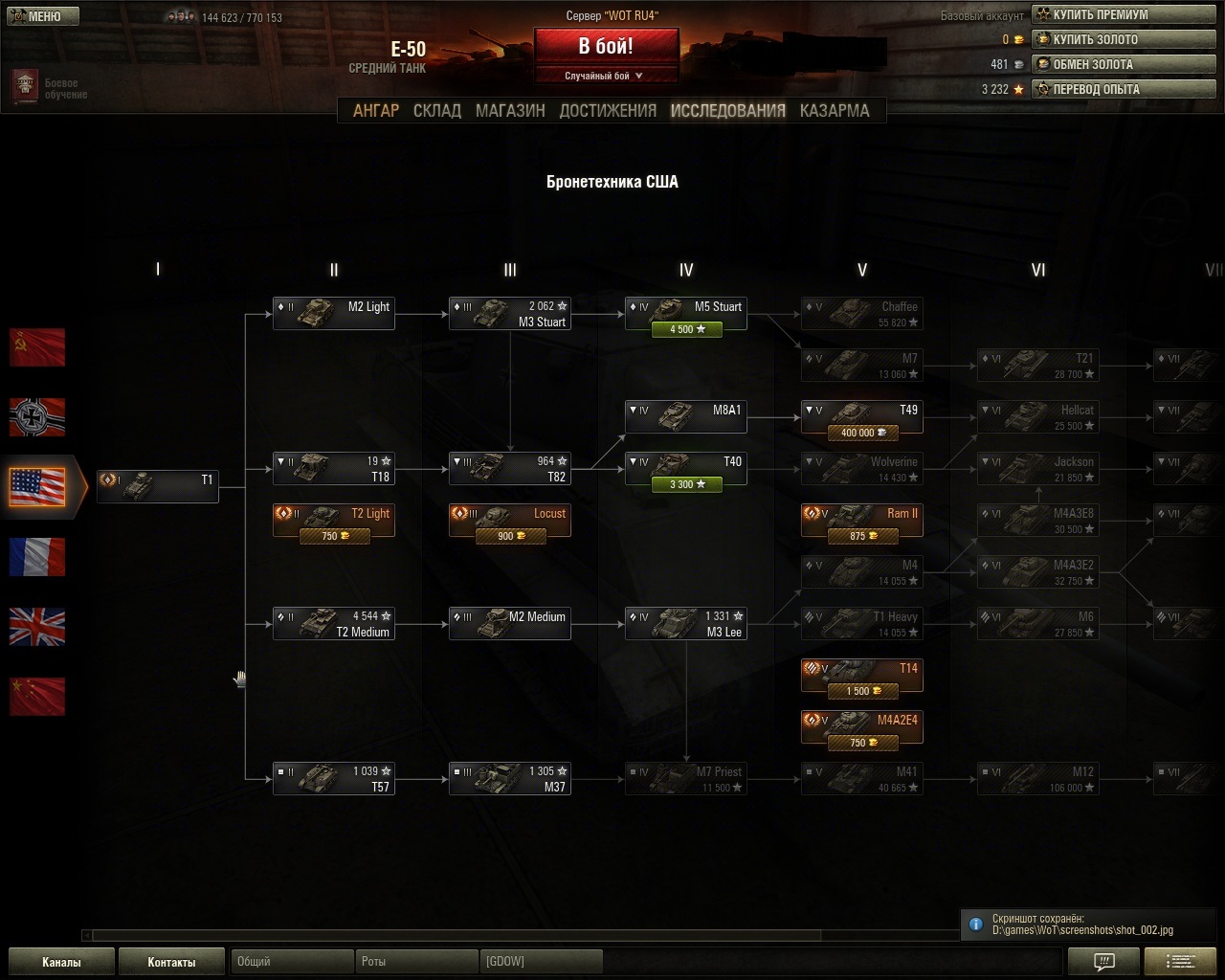Open the КАЗАРМА tab
Screen dimensions: 1225x980
[x=835, y=111]
